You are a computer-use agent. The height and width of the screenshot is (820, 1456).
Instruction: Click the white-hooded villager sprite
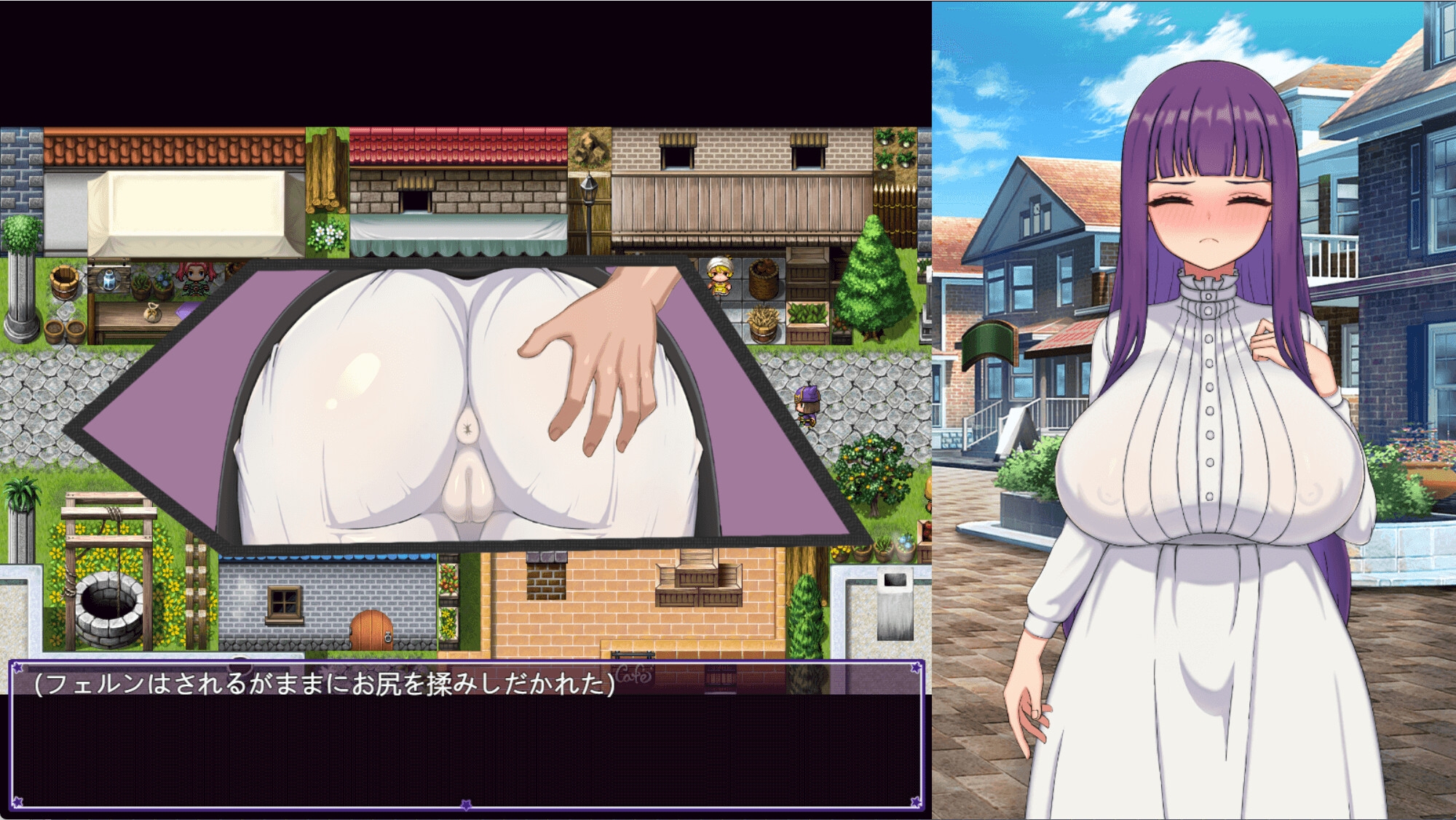(x=719, y=275)
